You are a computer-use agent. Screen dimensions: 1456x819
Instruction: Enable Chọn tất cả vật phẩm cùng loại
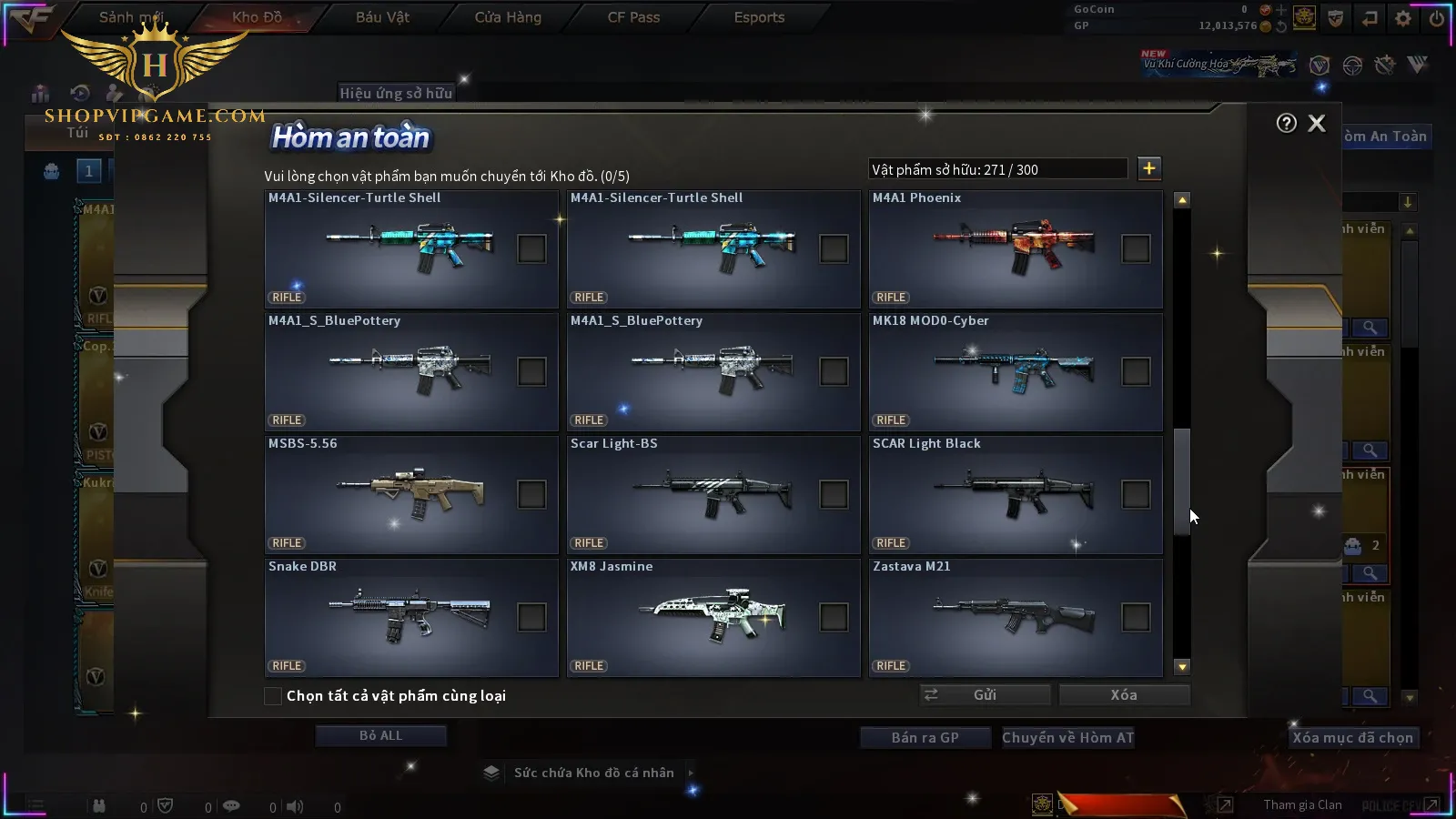coord(273,696)
